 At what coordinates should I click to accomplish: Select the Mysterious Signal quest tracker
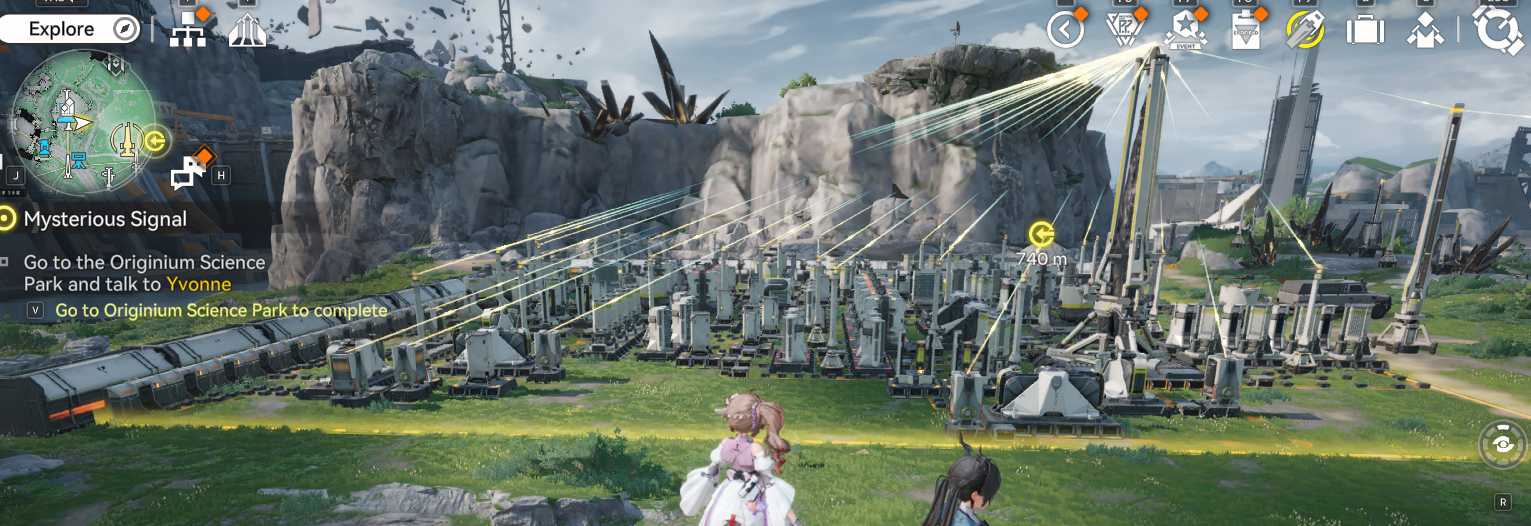pos(105,218)
